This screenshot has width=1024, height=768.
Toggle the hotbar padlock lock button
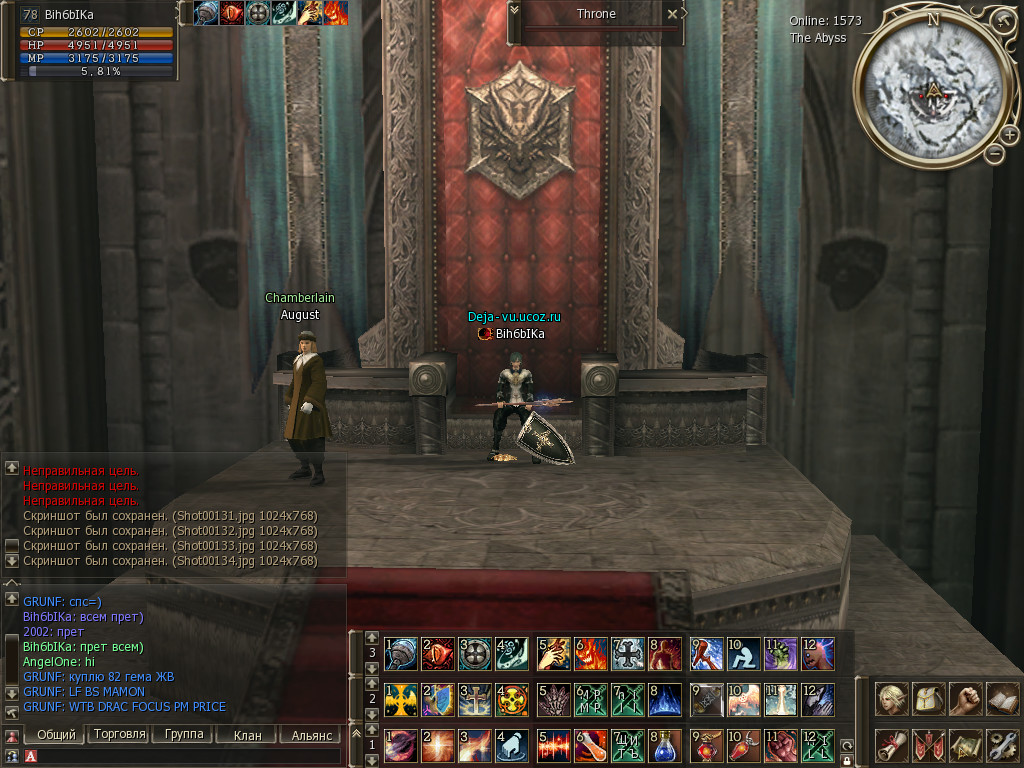847,760
